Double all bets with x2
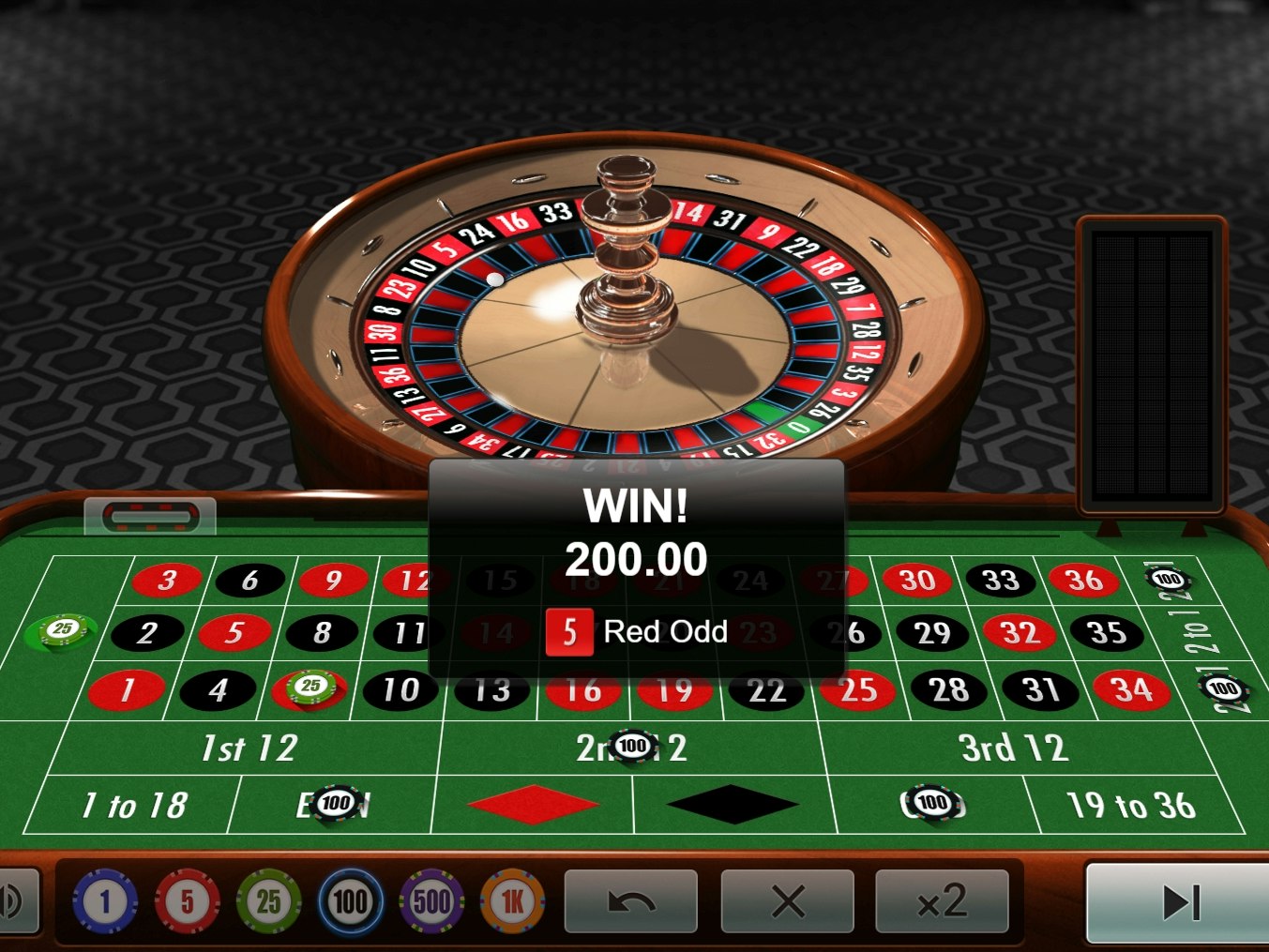Screen dimensions: 1269x952 pyautogui.click(x=941, y=902)
